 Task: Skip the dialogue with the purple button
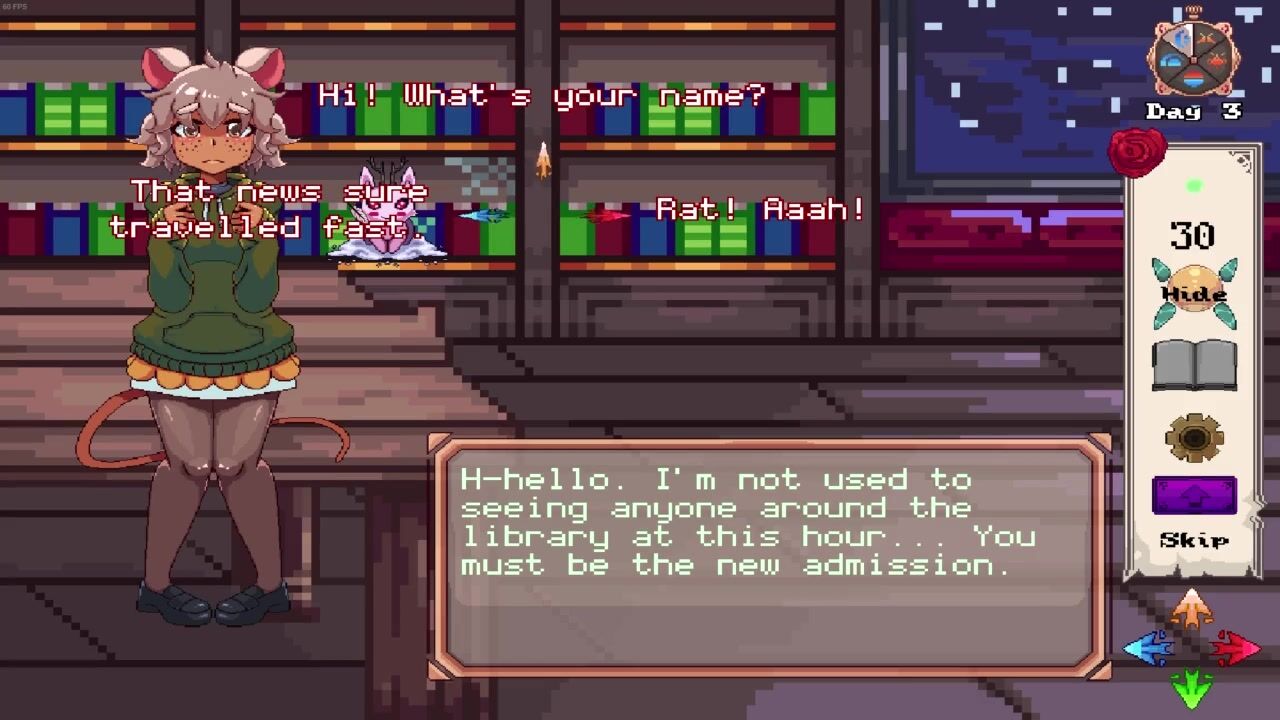click(x=1194, y=496)
